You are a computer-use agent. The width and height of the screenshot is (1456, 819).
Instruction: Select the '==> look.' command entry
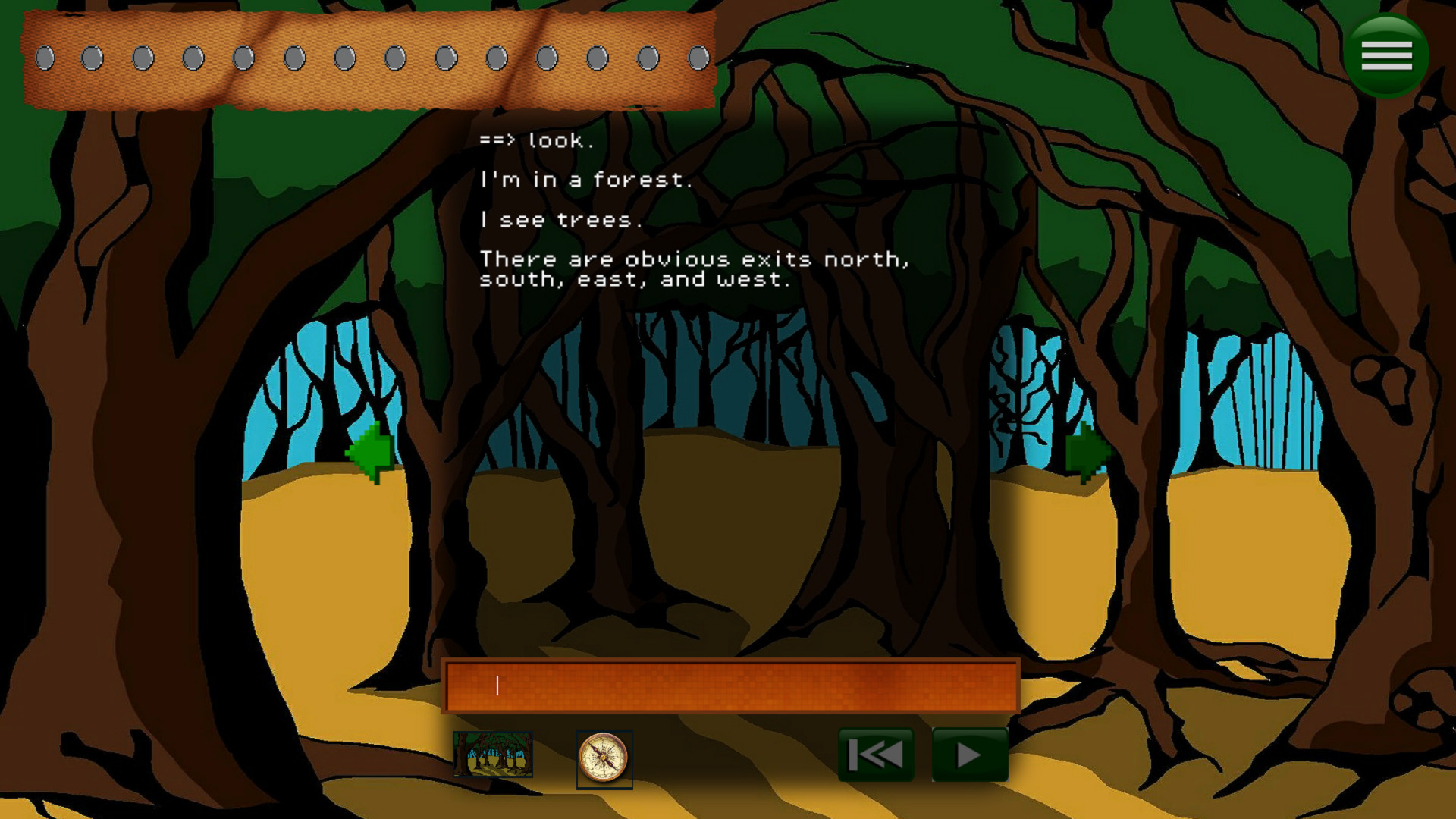tap(536, 140)
